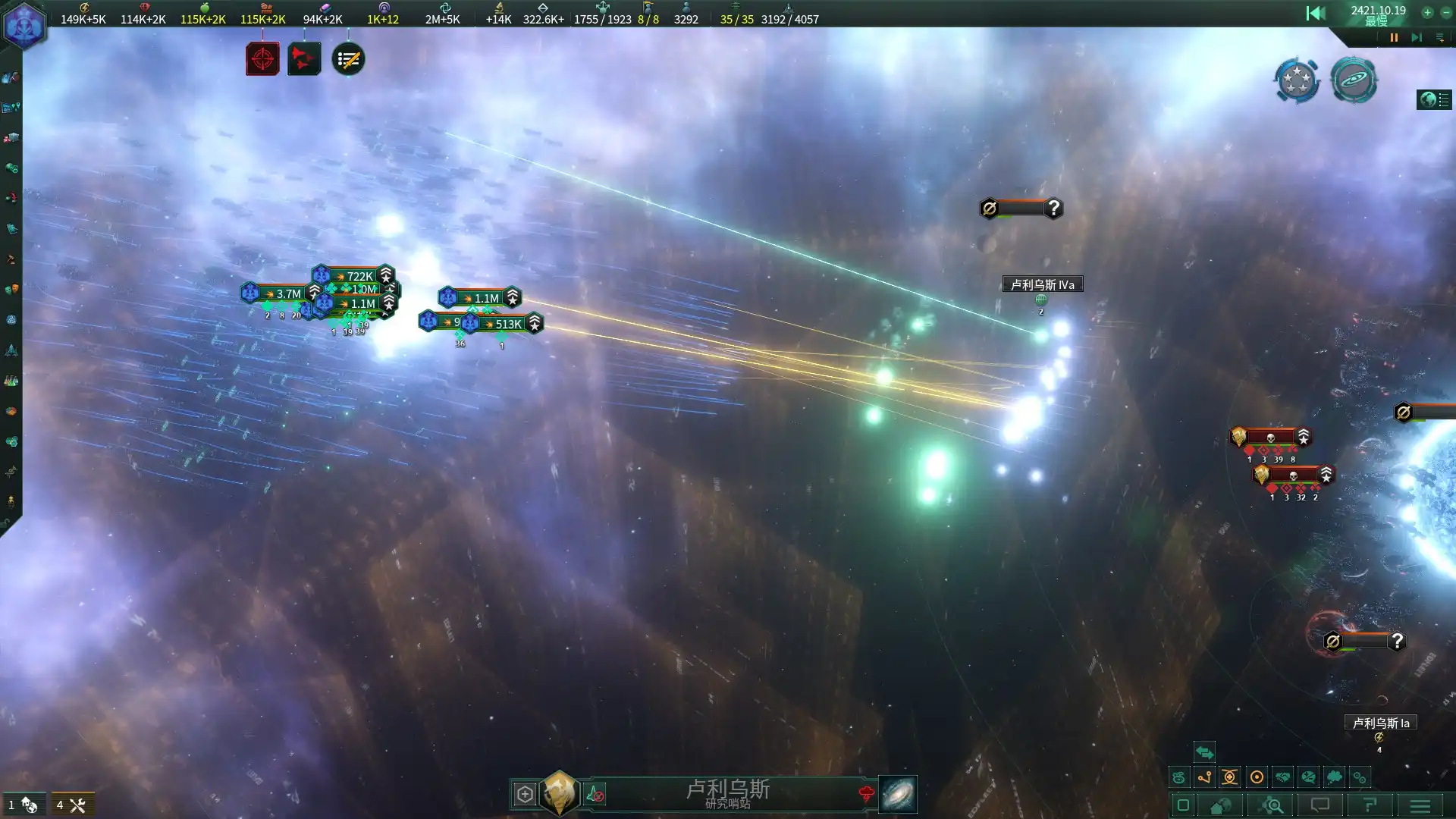The width and height of the screenshot is (1456, 819).
Task: Advance one day with the step button
Action: 1416,37
